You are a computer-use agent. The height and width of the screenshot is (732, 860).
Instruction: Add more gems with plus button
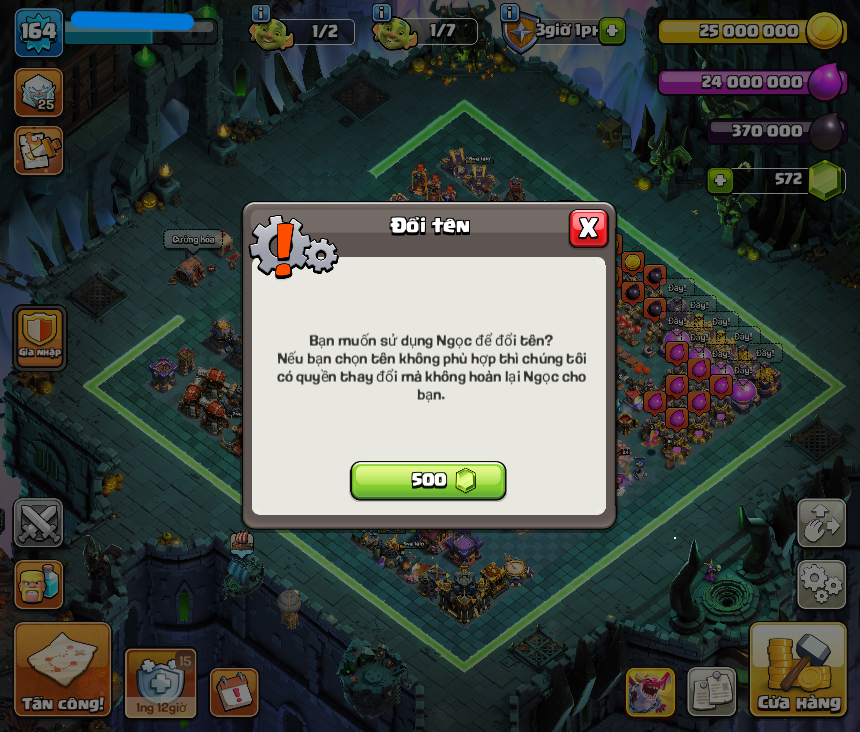pos(719,180)
